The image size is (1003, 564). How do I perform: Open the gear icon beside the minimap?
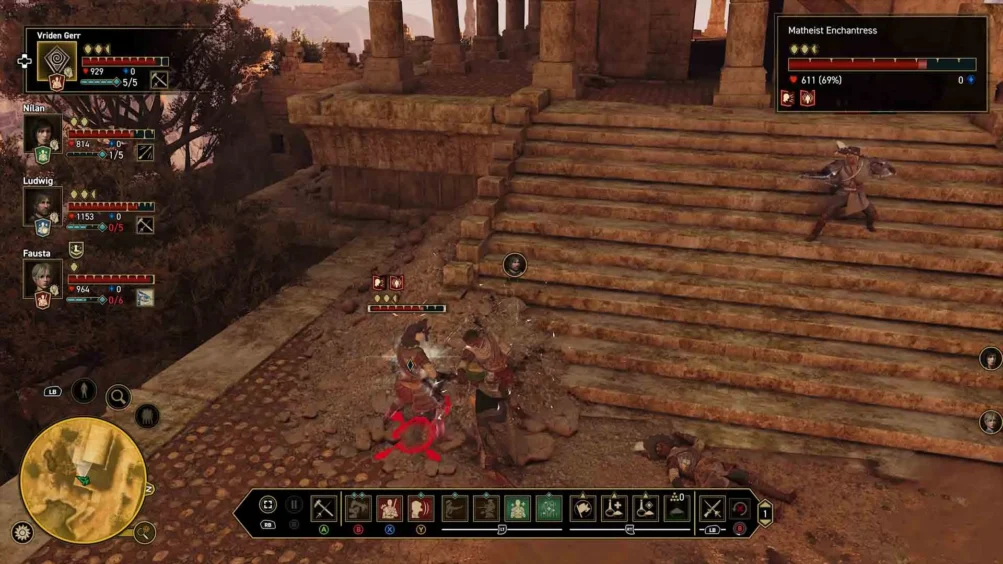pos(22,532)
